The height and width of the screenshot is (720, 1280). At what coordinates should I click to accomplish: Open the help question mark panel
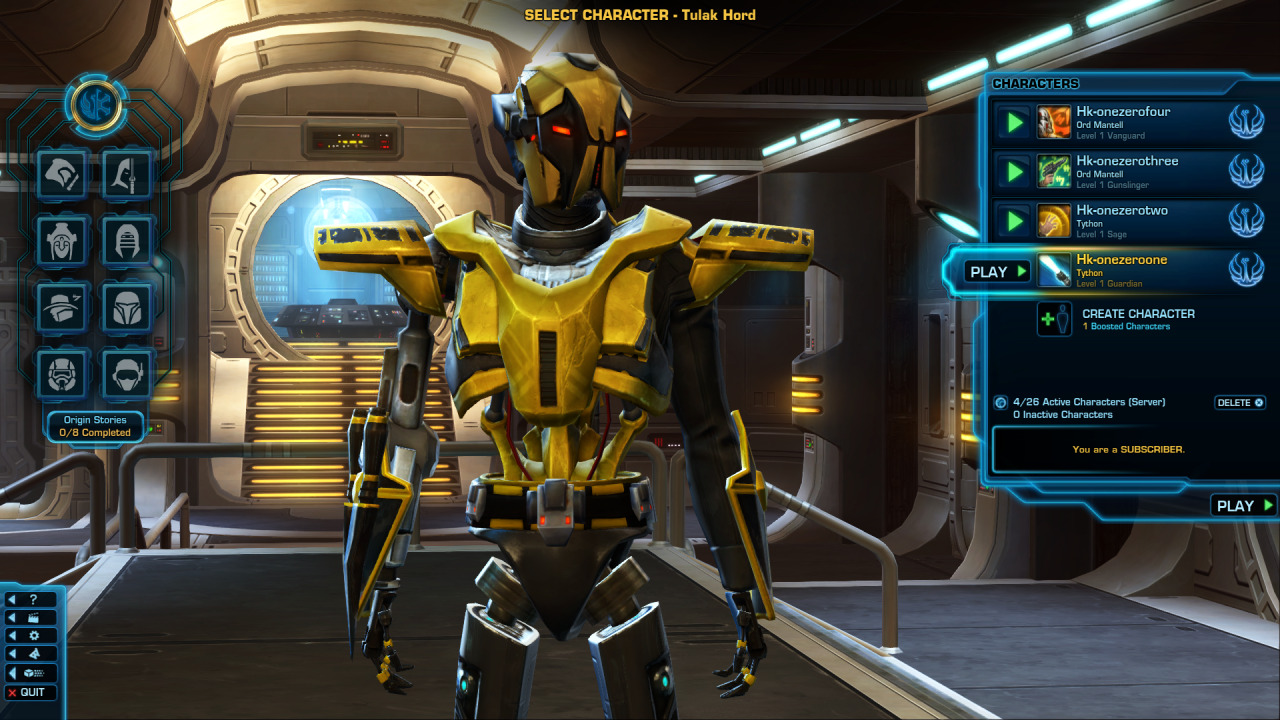pyautogui.click(x=33, y=599)
